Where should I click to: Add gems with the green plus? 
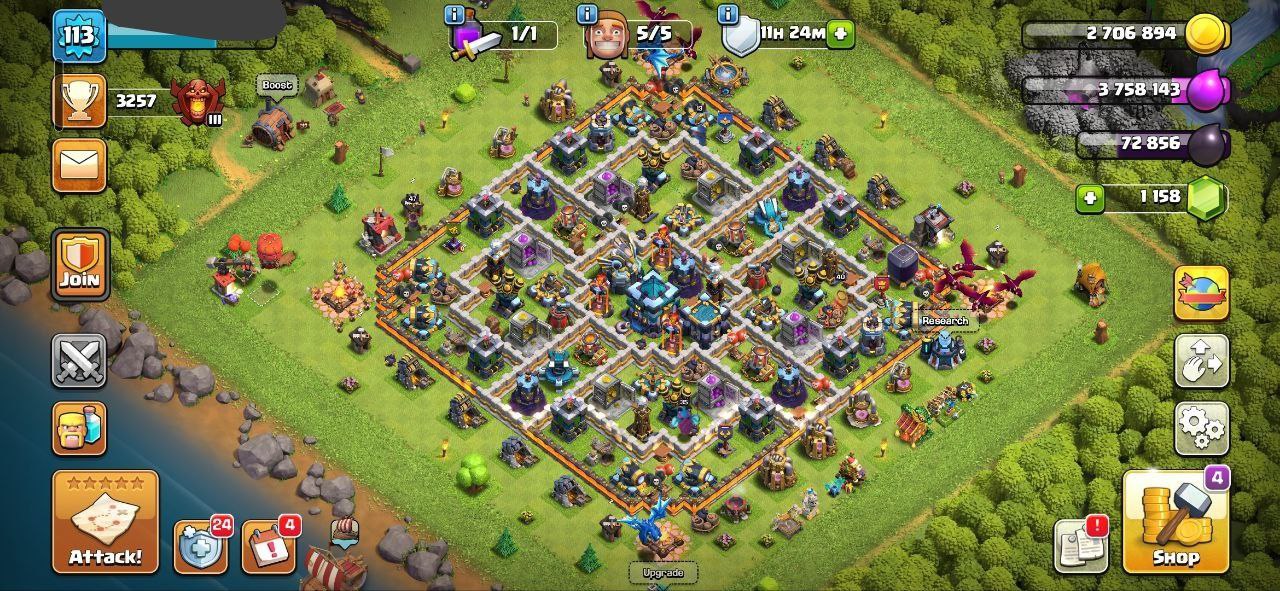click(x=1090, y=198)
